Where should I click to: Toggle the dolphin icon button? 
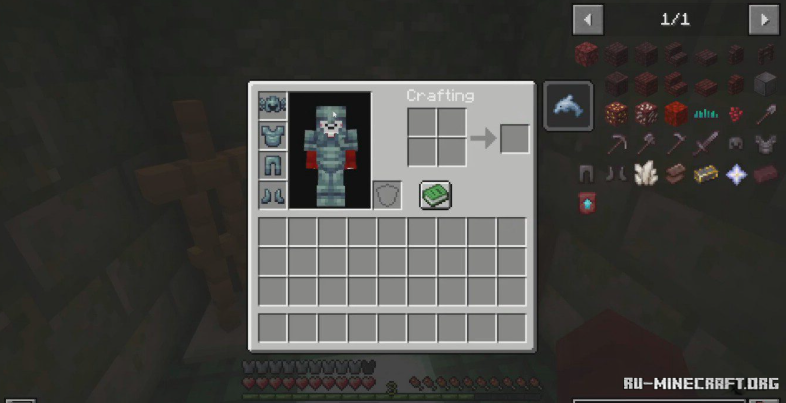pyautogui.click(x=568, y=106)
